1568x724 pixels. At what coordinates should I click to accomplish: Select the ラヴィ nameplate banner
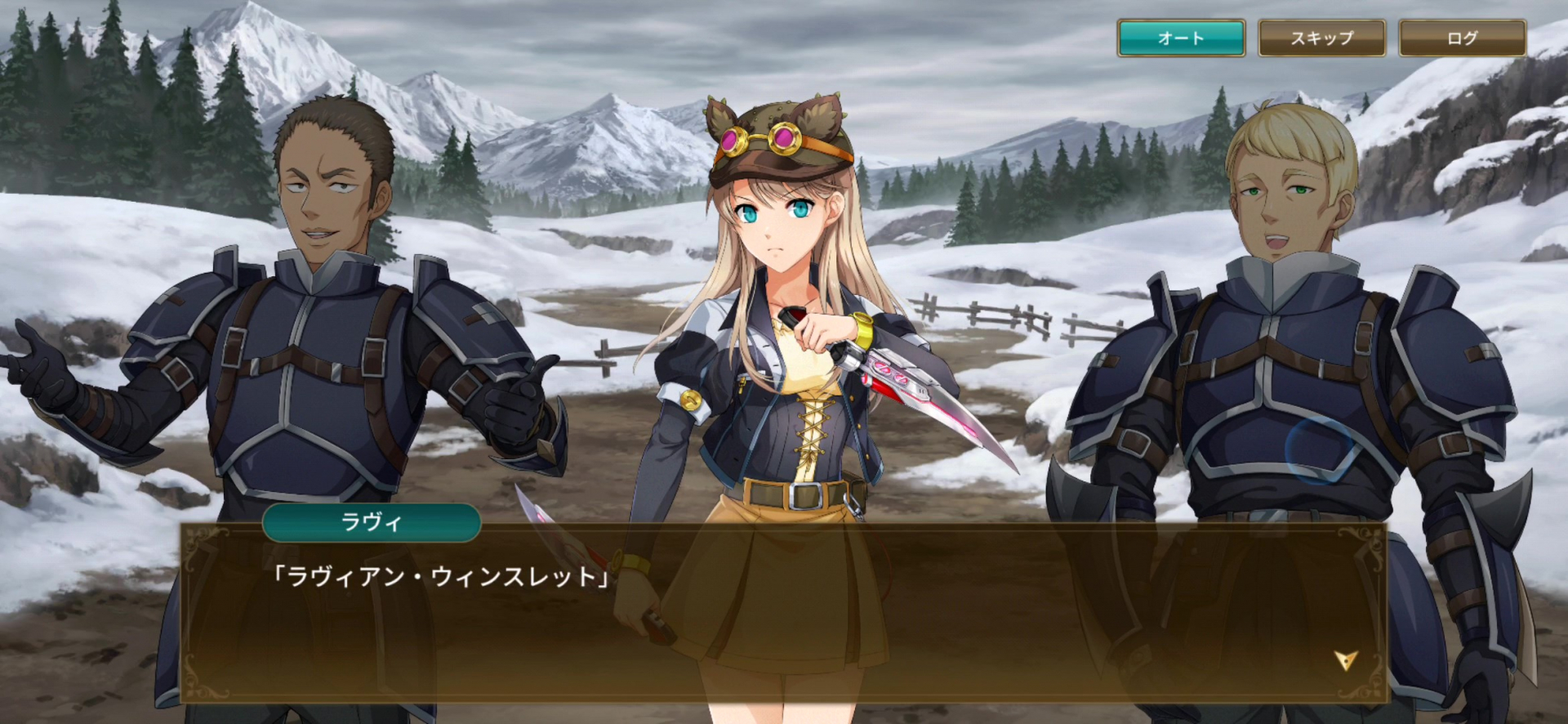[x=372, y=524]
